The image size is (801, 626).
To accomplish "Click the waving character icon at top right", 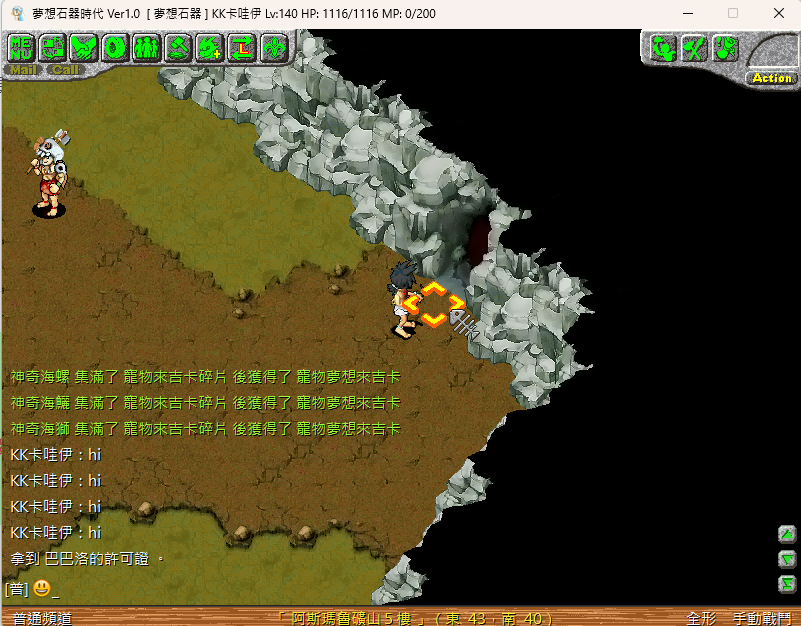I will (662, 47).
